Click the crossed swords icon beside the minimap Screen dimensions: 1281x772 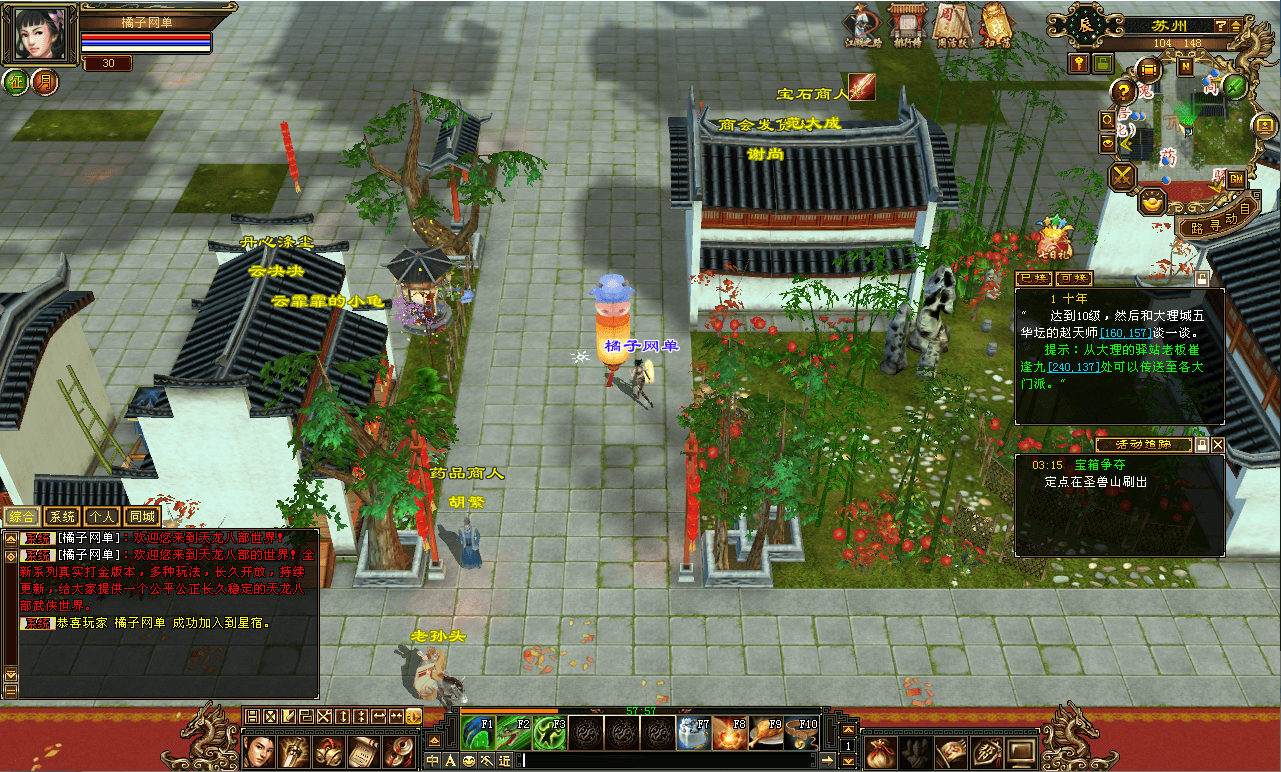[1123, 178]
